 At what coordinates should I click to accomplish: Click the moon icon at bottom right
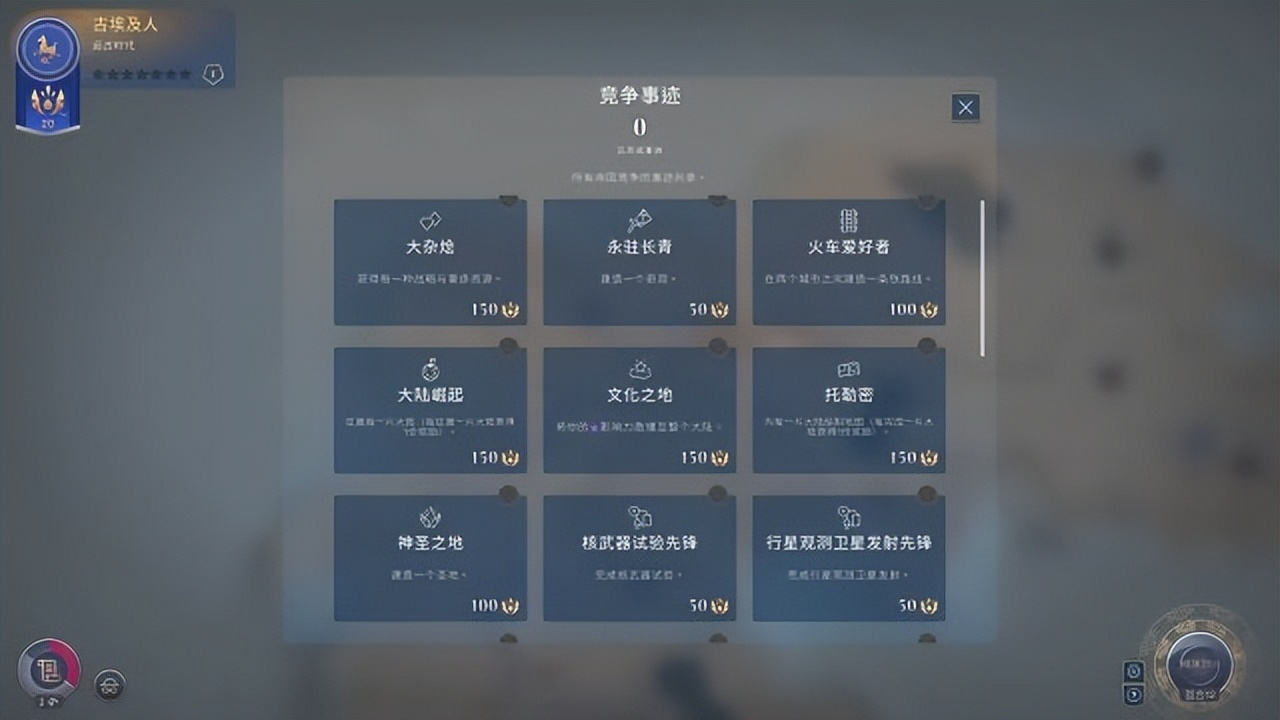tap(1134, 693)
